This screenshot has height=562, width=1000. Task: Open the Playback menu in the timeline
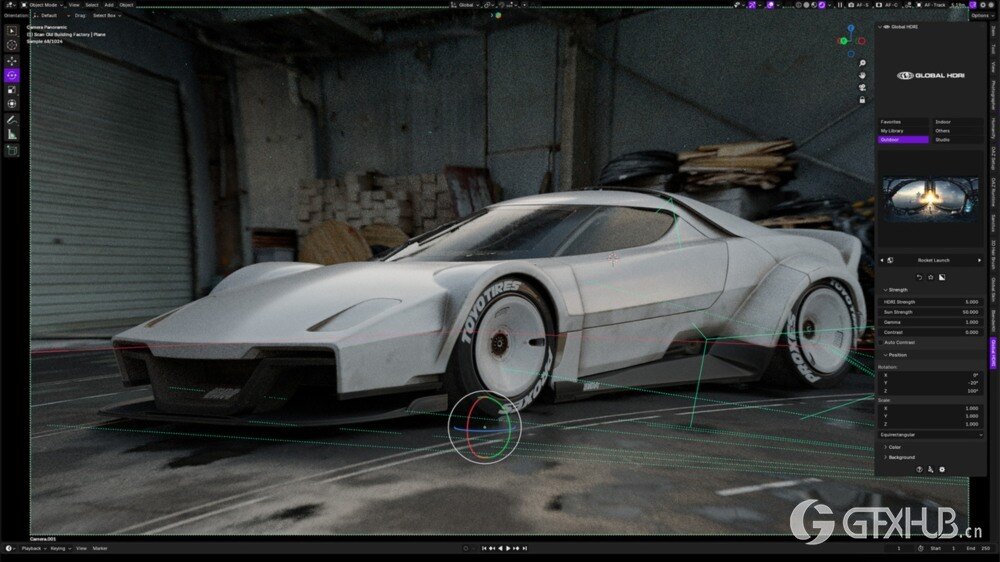pyautogui.click(x=33, y=548)
